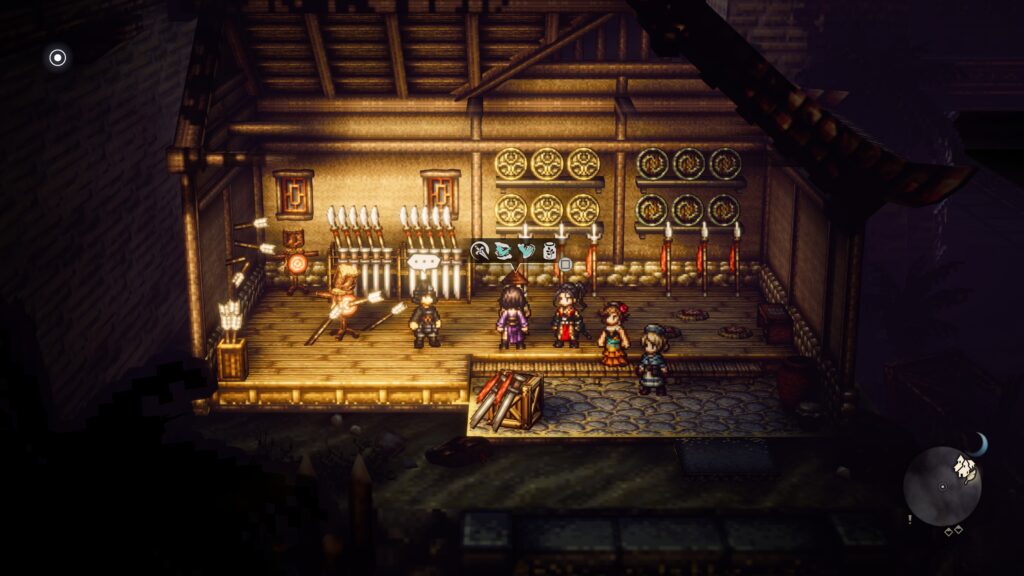Click the circular target icon top-left
The height and width of the screenshot is (576, 1024).
(x=58, y=58)
